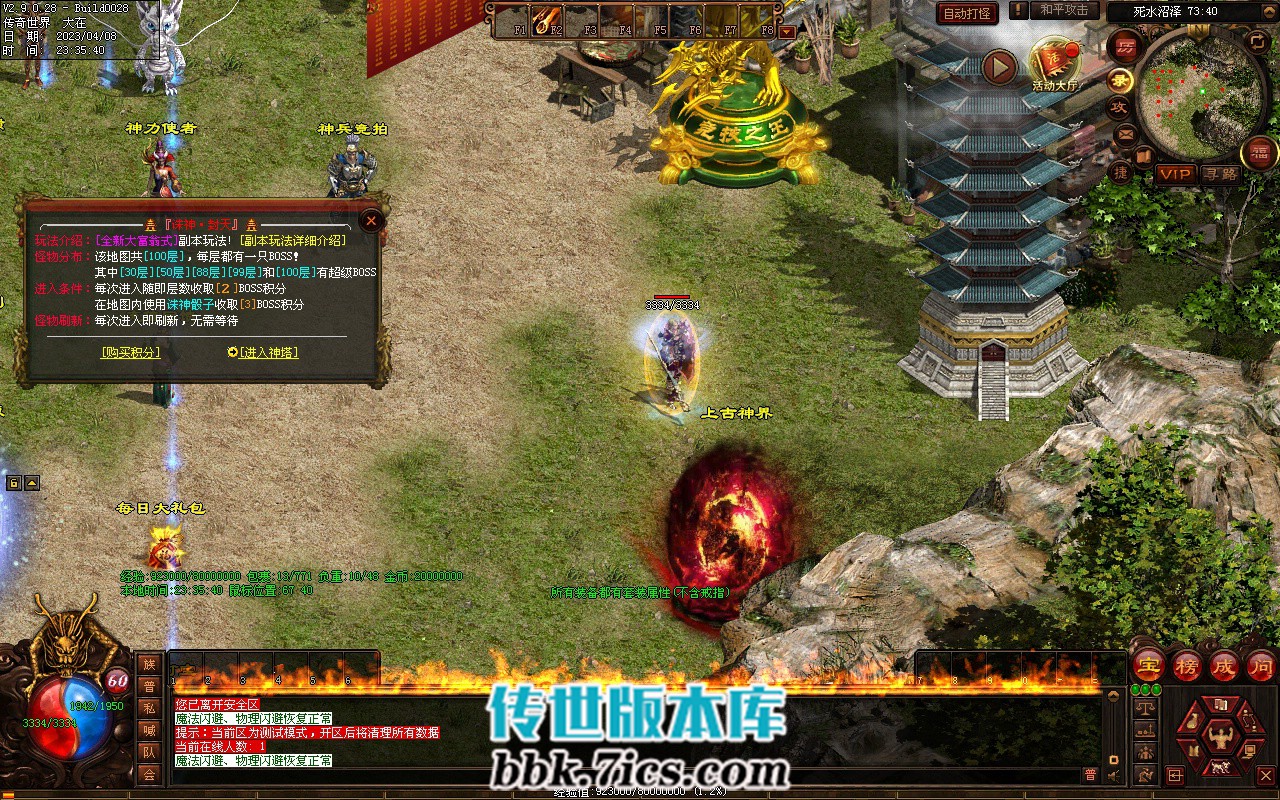The width and height of the screenshot is (1280, 800).
Task: Open the 宝 treasure shop button
Action: click(x=1149, y=665)
